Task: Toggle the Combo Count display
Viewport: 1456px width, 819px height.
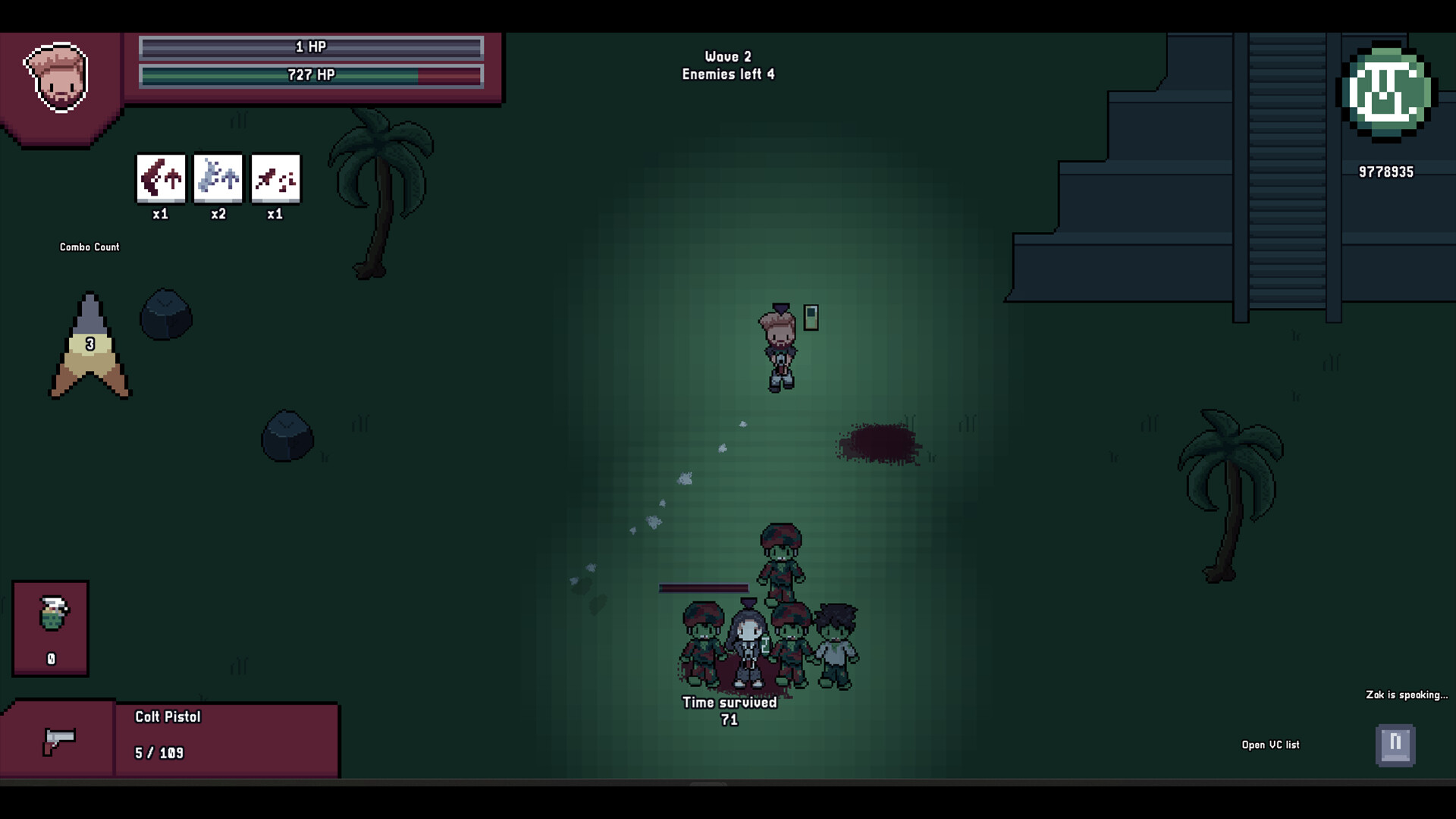Action: click(x=89, y=246)
